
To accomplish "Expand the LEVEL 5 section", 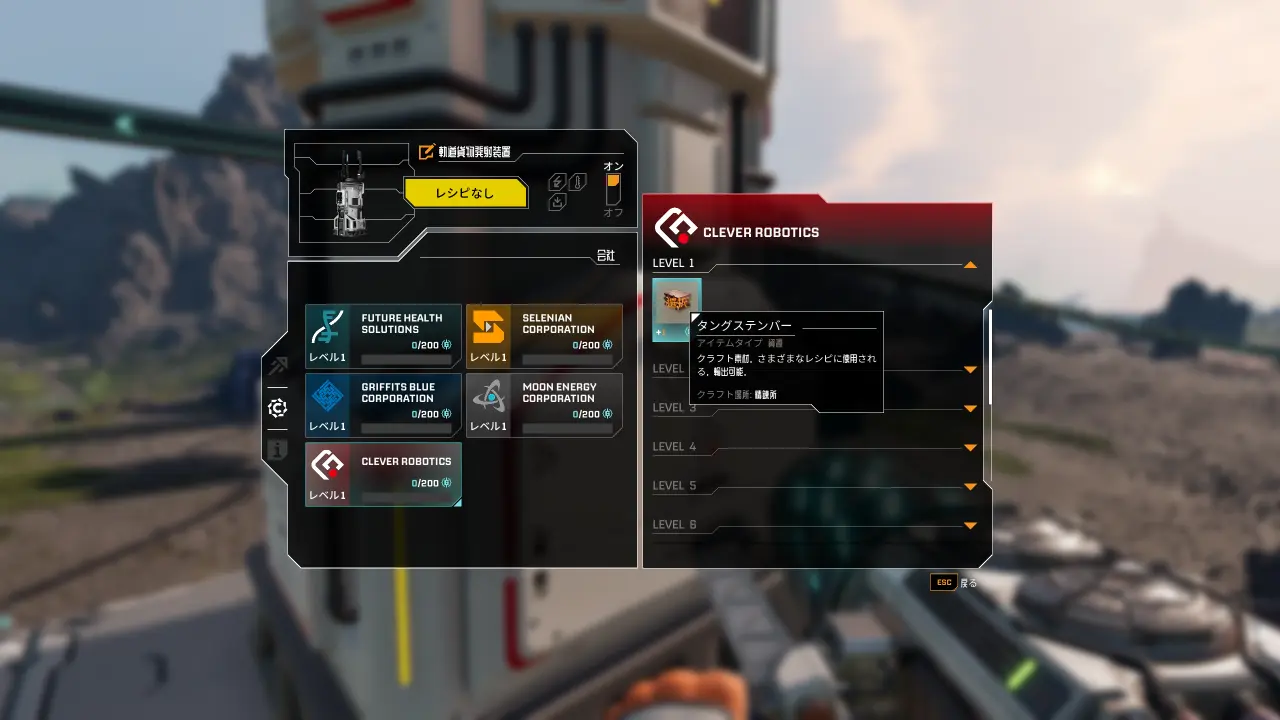I will (x=969, y=487).
